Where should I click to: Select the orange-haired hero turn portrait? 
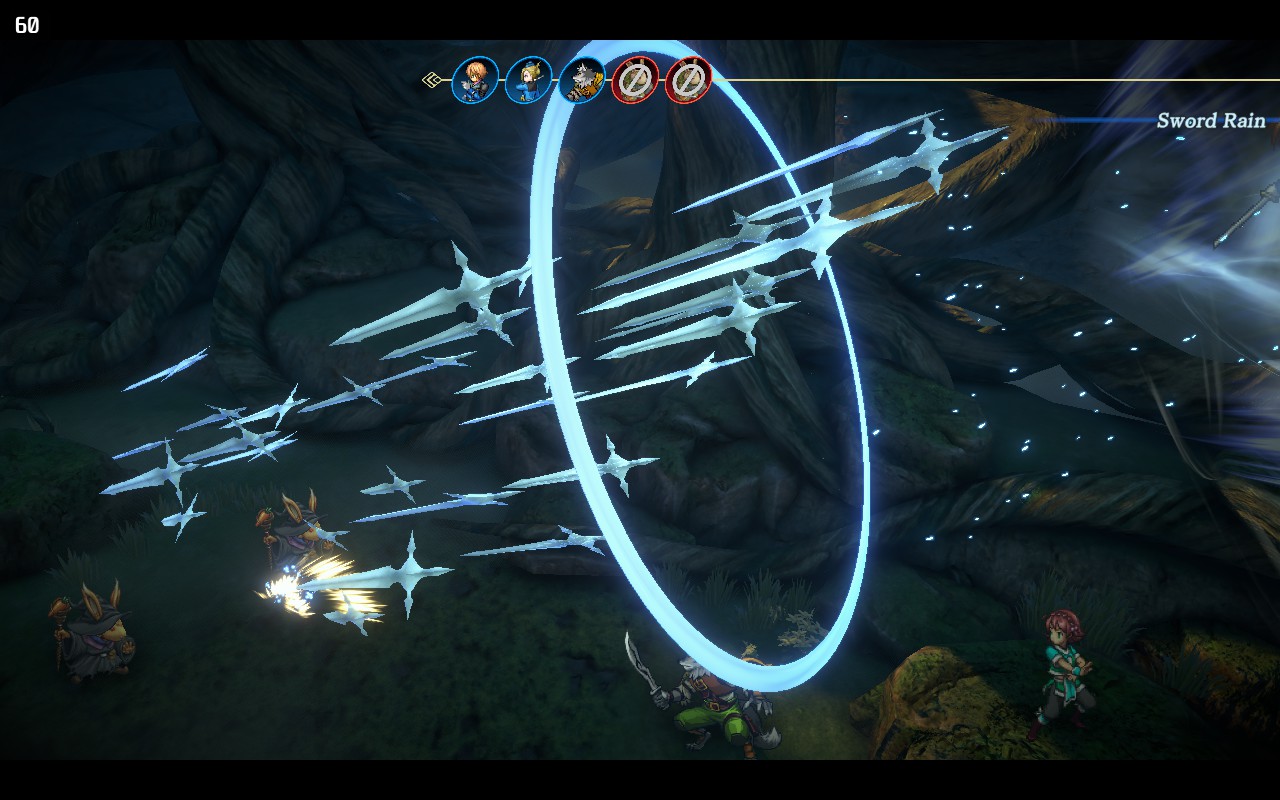[475, 80]
